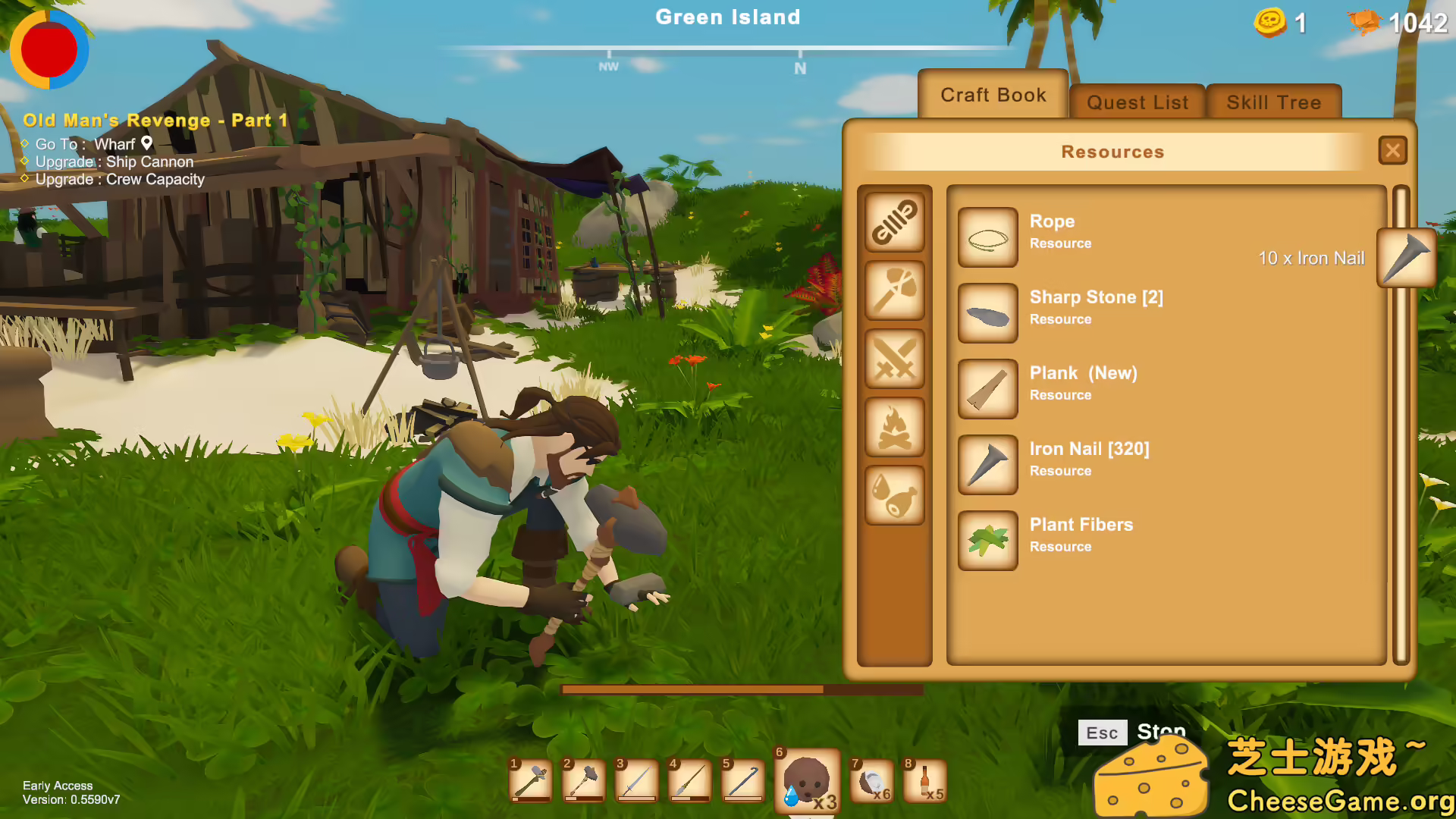Screen dimensions: 1456x819
Task: Toggle the wharf map marker on quest
Action: (x=146, y=143)
